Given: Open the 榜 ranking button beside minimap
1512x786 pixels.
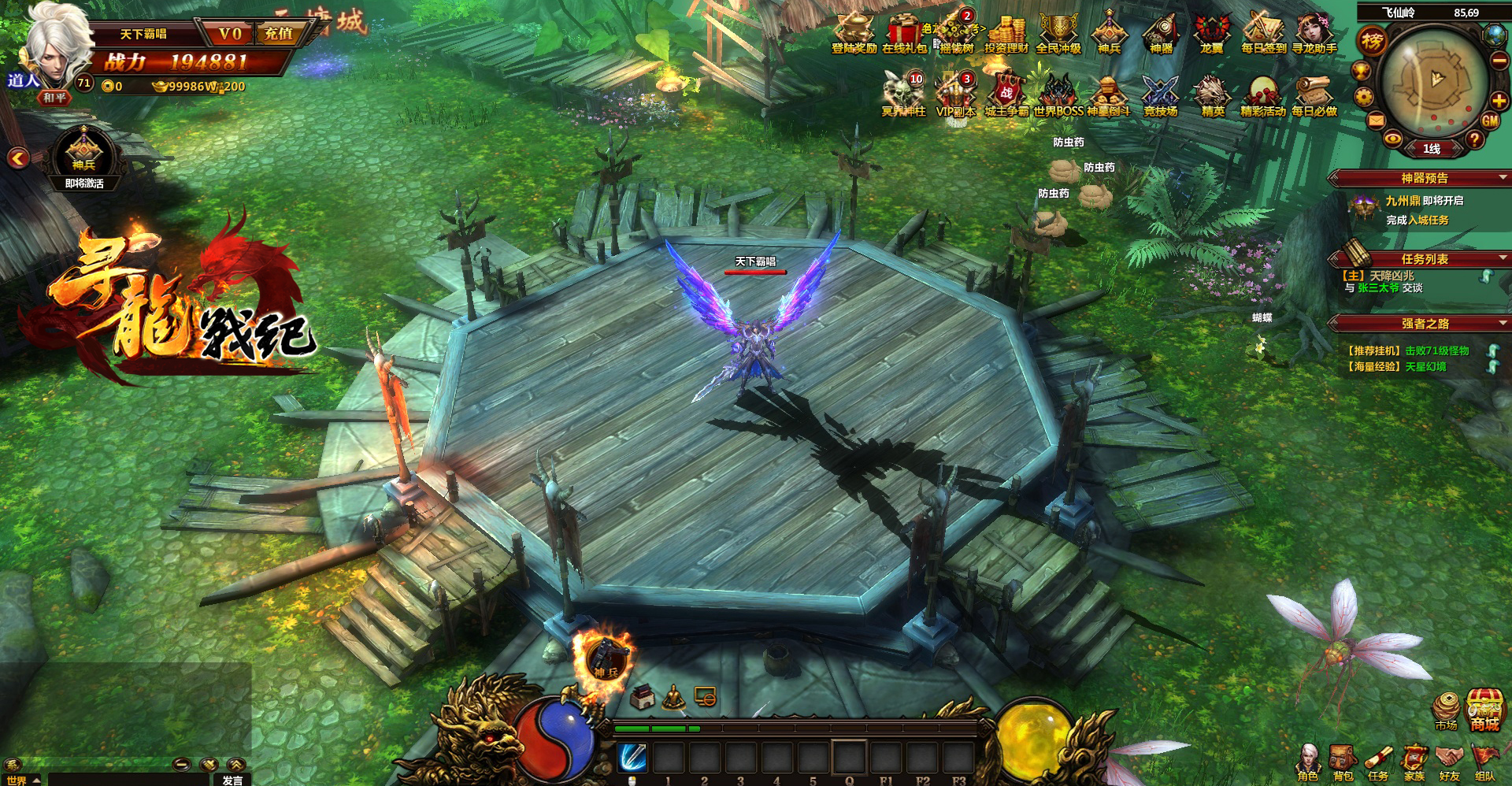Looking at the screenshot, I should pos(1372,42).
